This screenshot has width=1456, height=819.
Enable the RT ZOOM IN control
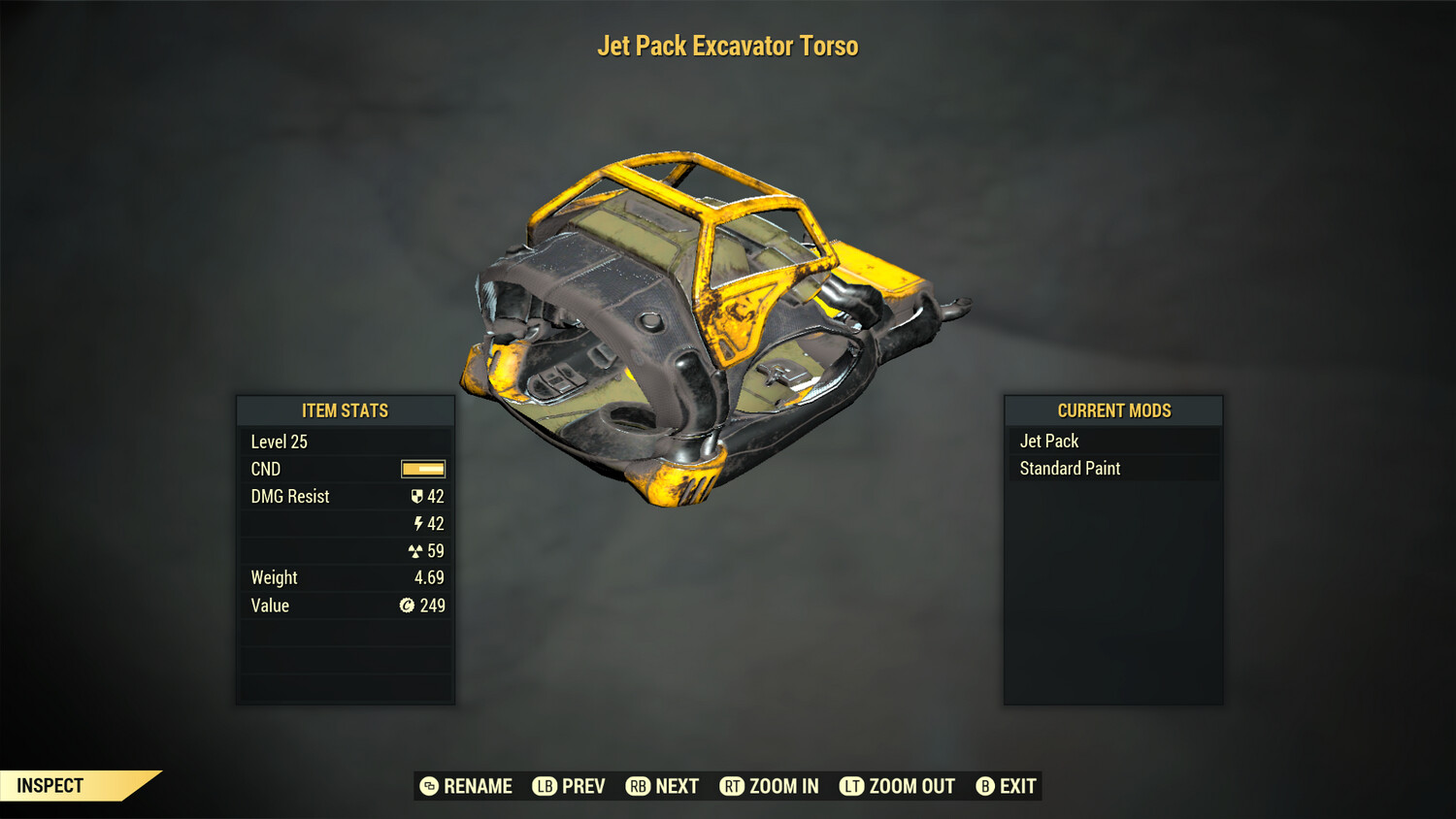point(769,786)
